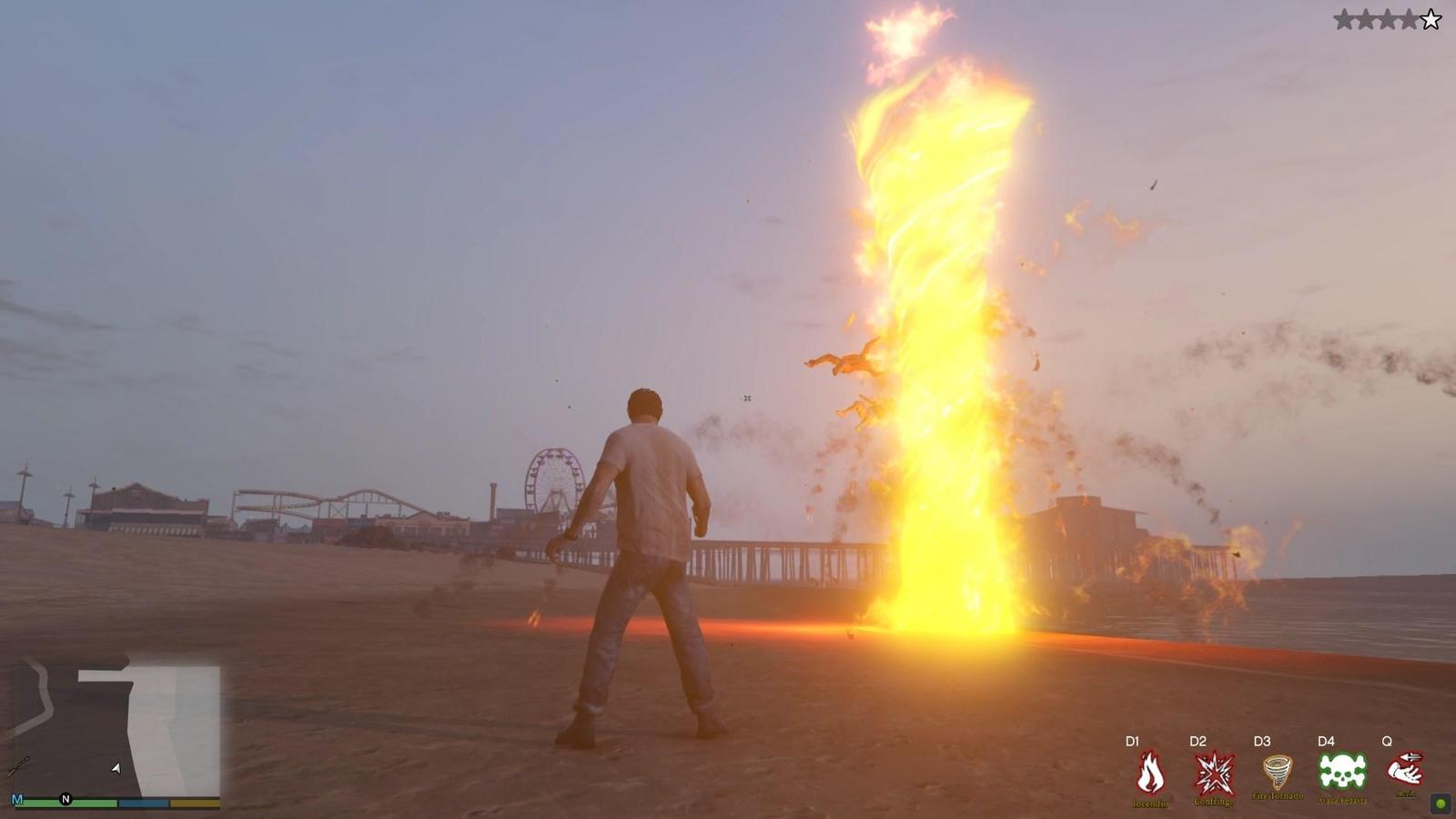Click the Fire Tornado text label
Screen dimensions: 1456x819
1277,795
